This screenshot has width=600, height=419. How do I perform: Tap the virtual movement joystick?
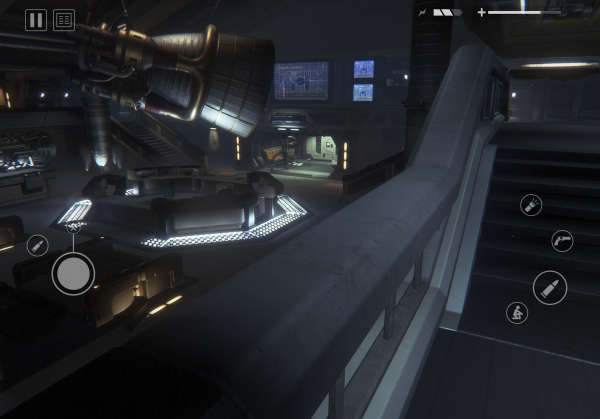pos(73,273)
